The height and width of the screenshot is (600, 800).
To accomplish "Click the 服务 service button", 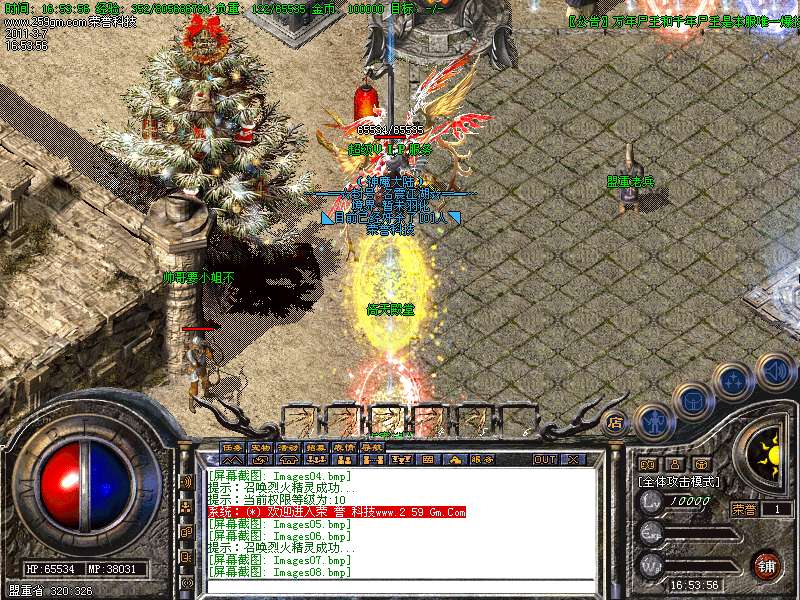I will coord(483,460).
